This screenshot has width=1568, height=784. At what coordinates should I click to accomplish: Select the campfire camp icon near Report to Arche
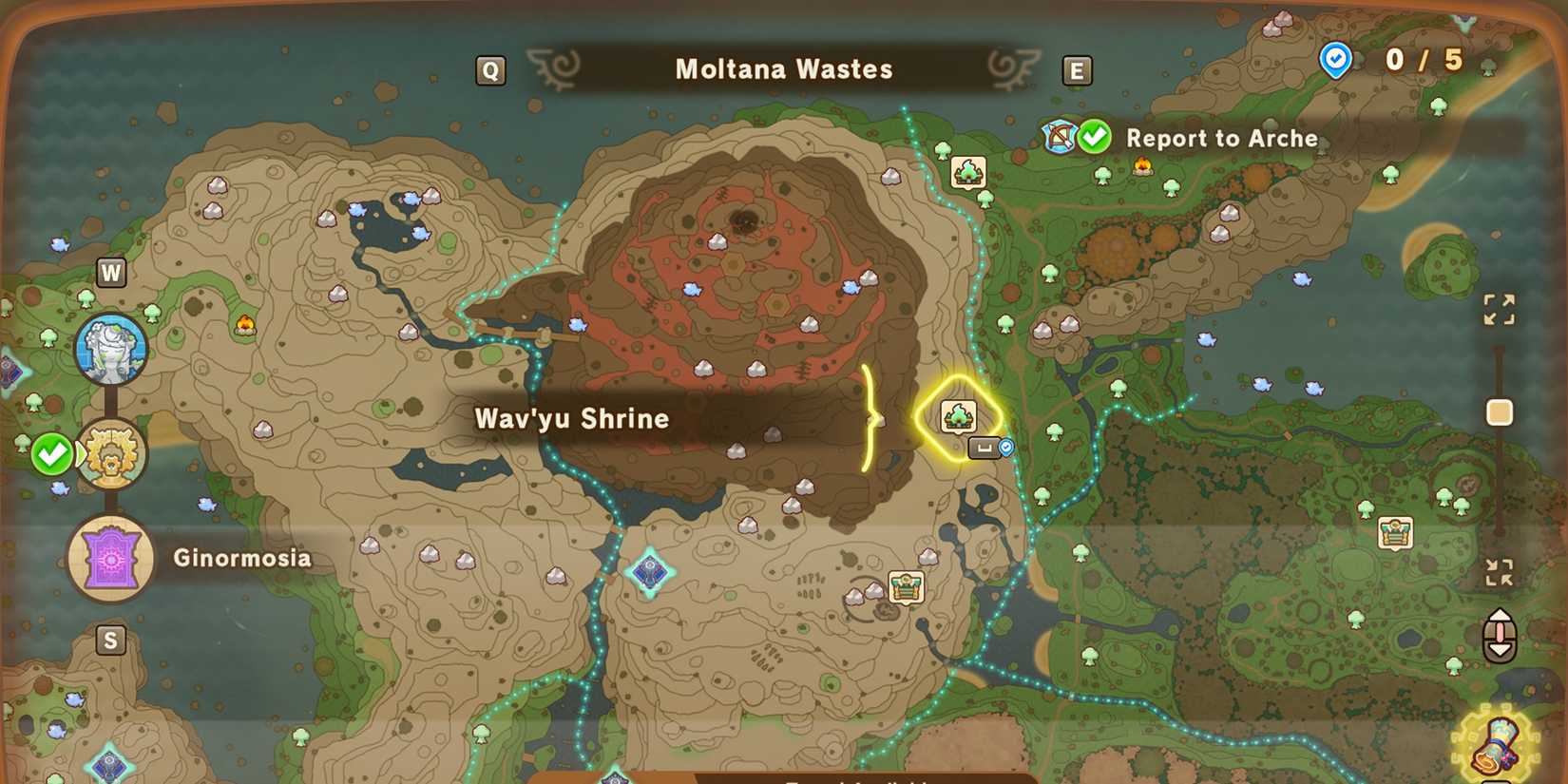1143,167
